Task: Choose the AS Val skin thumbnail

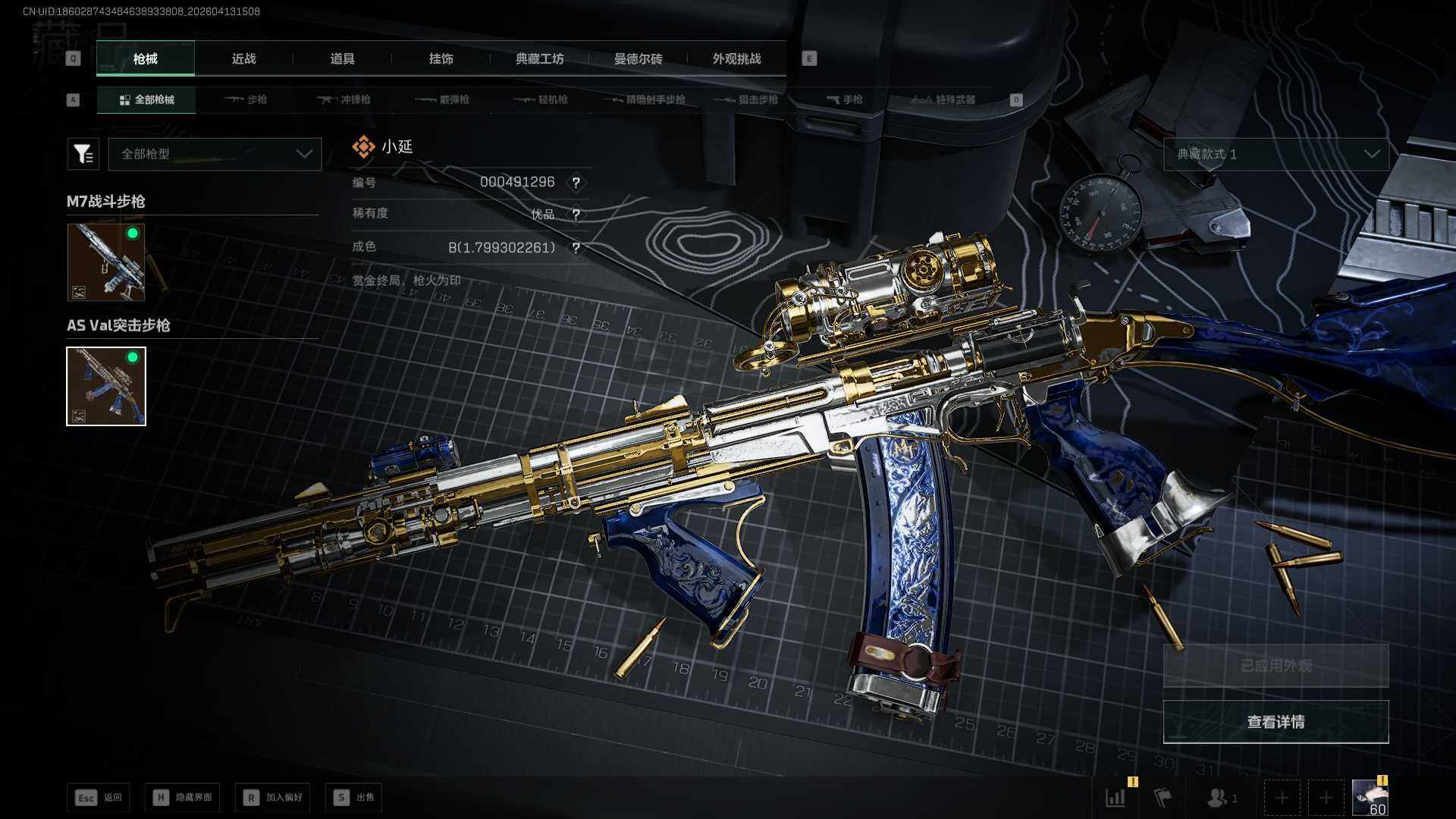Action: 106,386
